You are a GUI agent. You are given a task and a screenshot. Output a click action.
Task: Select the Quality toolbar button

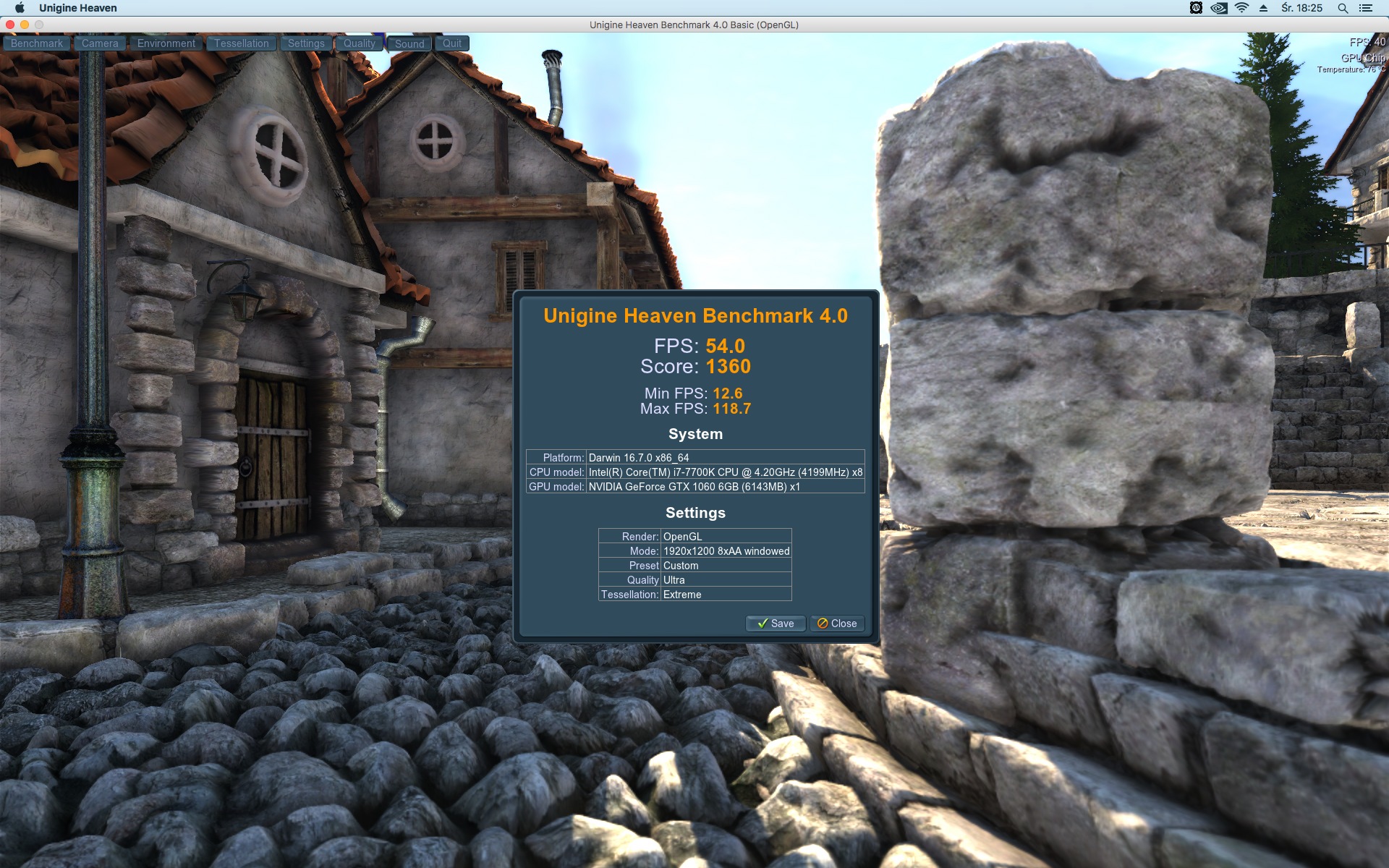[359, 43]
